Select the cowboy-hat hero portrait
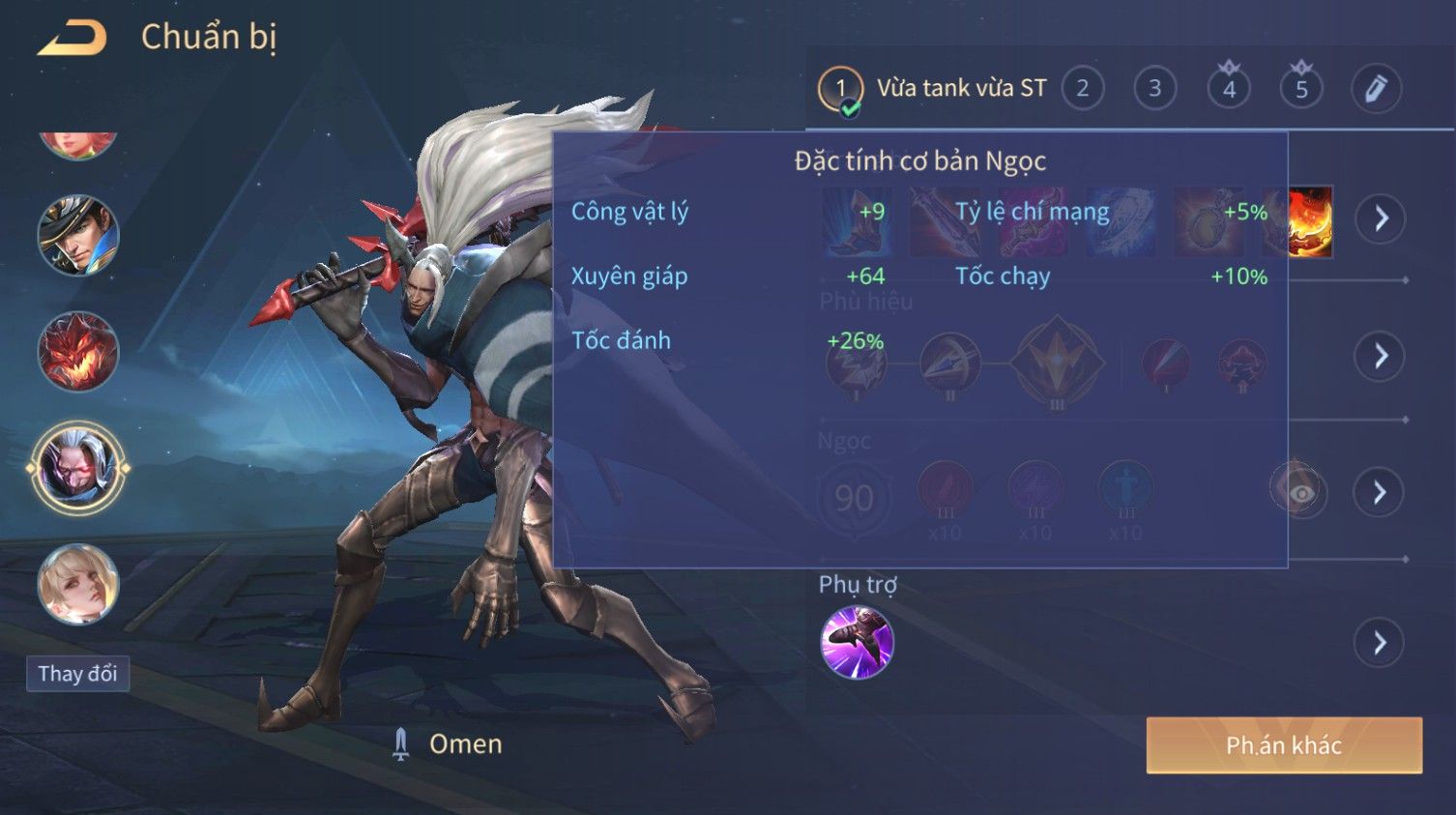The height and width of the screenshot is (815, 1456). [x=77, y=235]
